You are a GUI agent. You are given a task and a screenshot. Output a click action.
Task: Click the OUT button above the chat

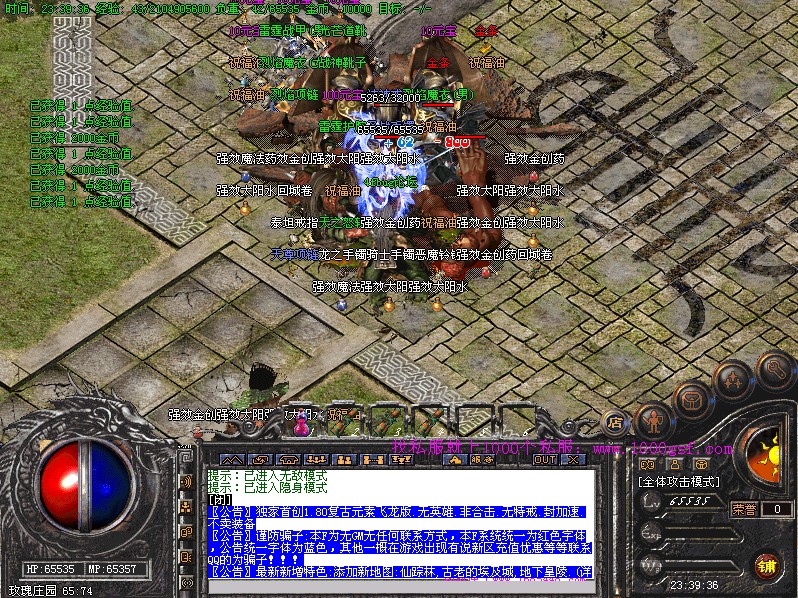[545, 460]
